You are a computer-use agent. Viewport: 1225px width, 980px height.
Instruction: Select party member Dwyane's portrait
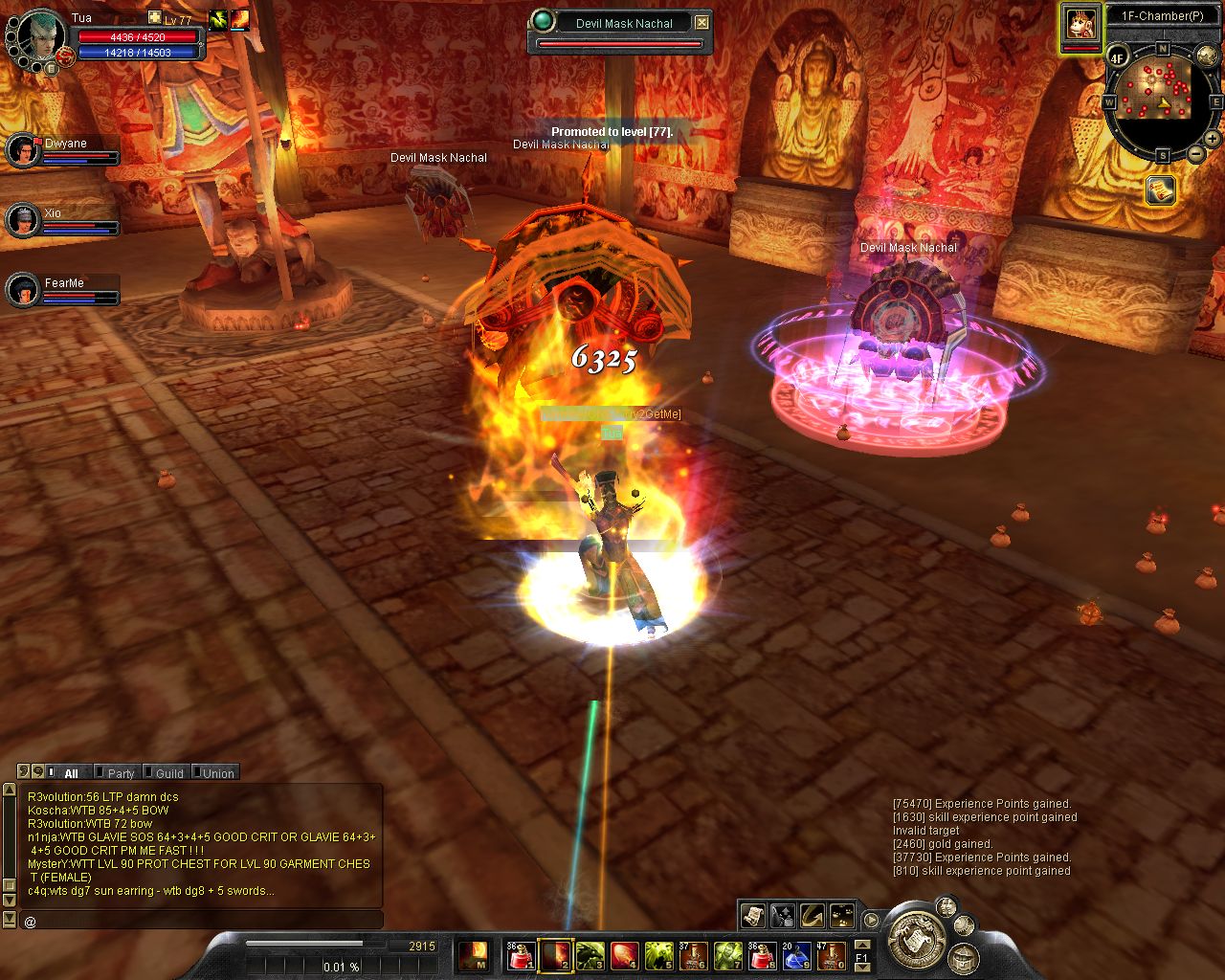click(x=23, y=149)
